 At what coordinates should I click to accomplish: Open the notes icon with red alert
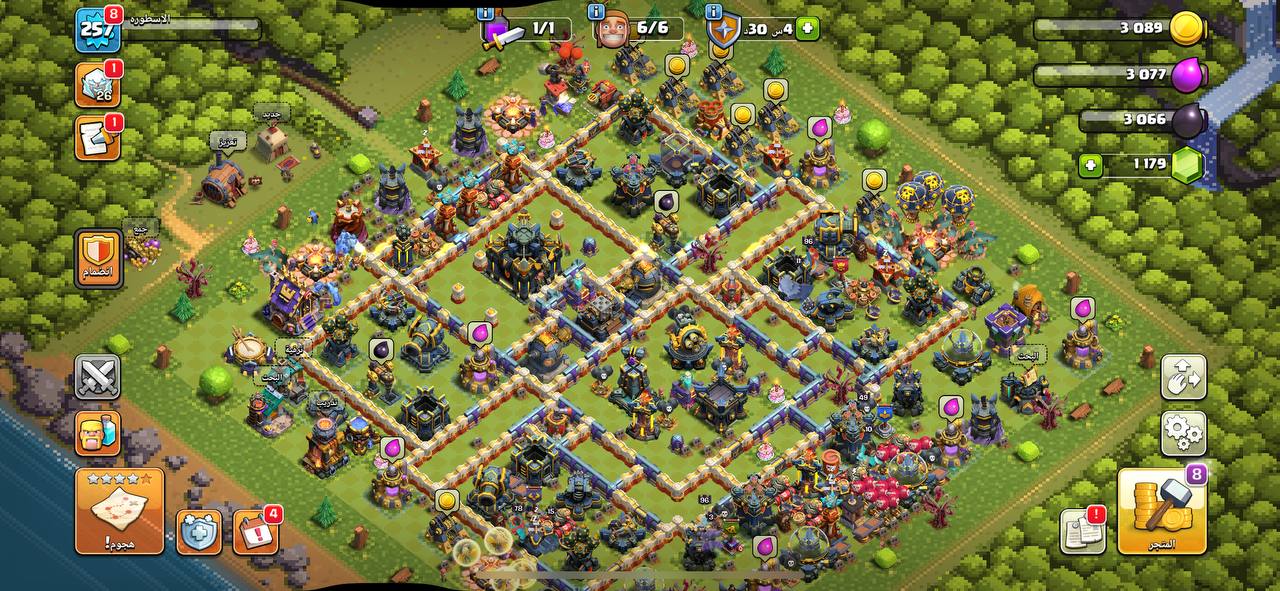point(1082,531)
